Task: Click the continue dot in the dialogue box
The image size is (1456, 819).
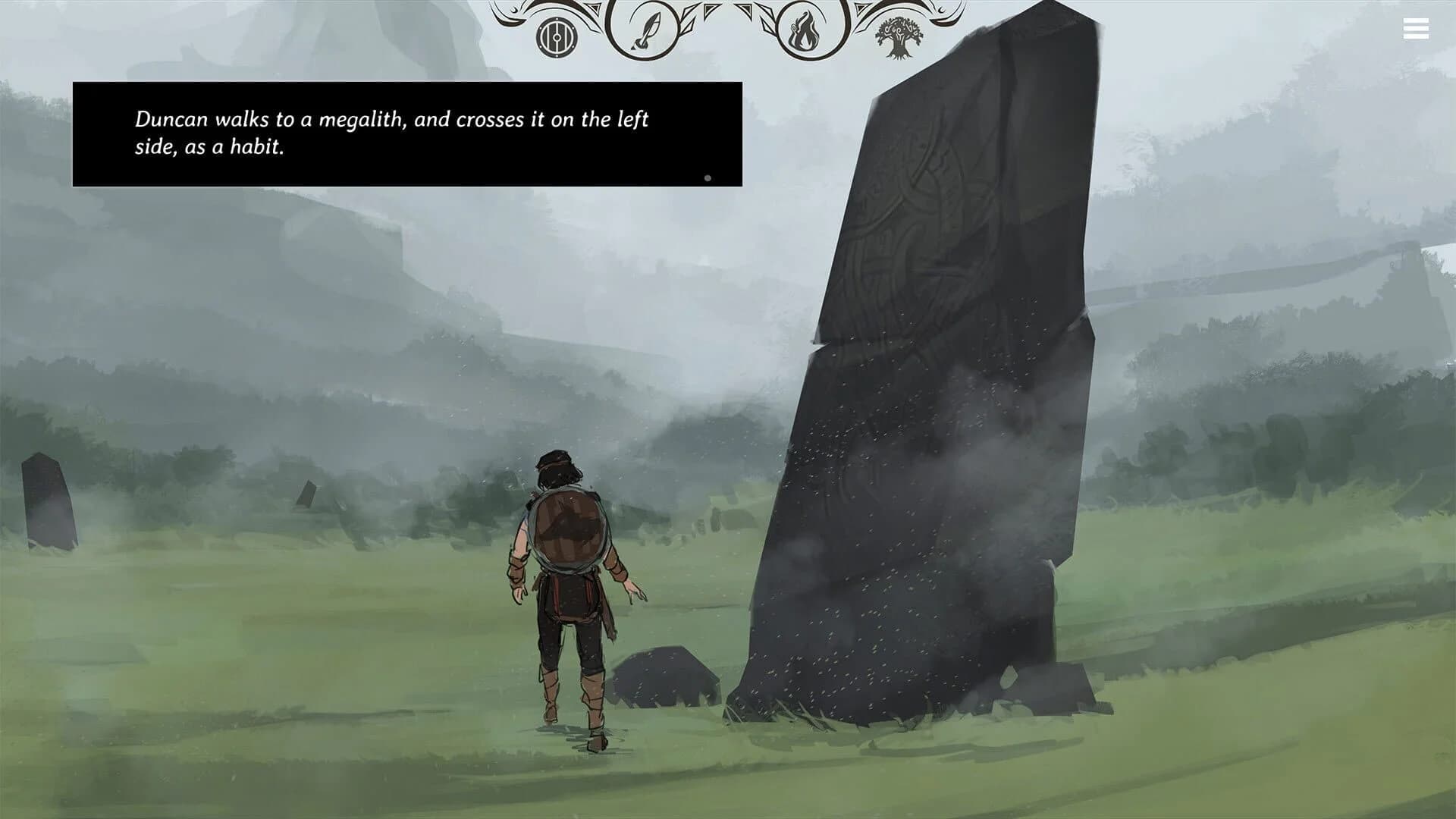Action: pos(709,177)
